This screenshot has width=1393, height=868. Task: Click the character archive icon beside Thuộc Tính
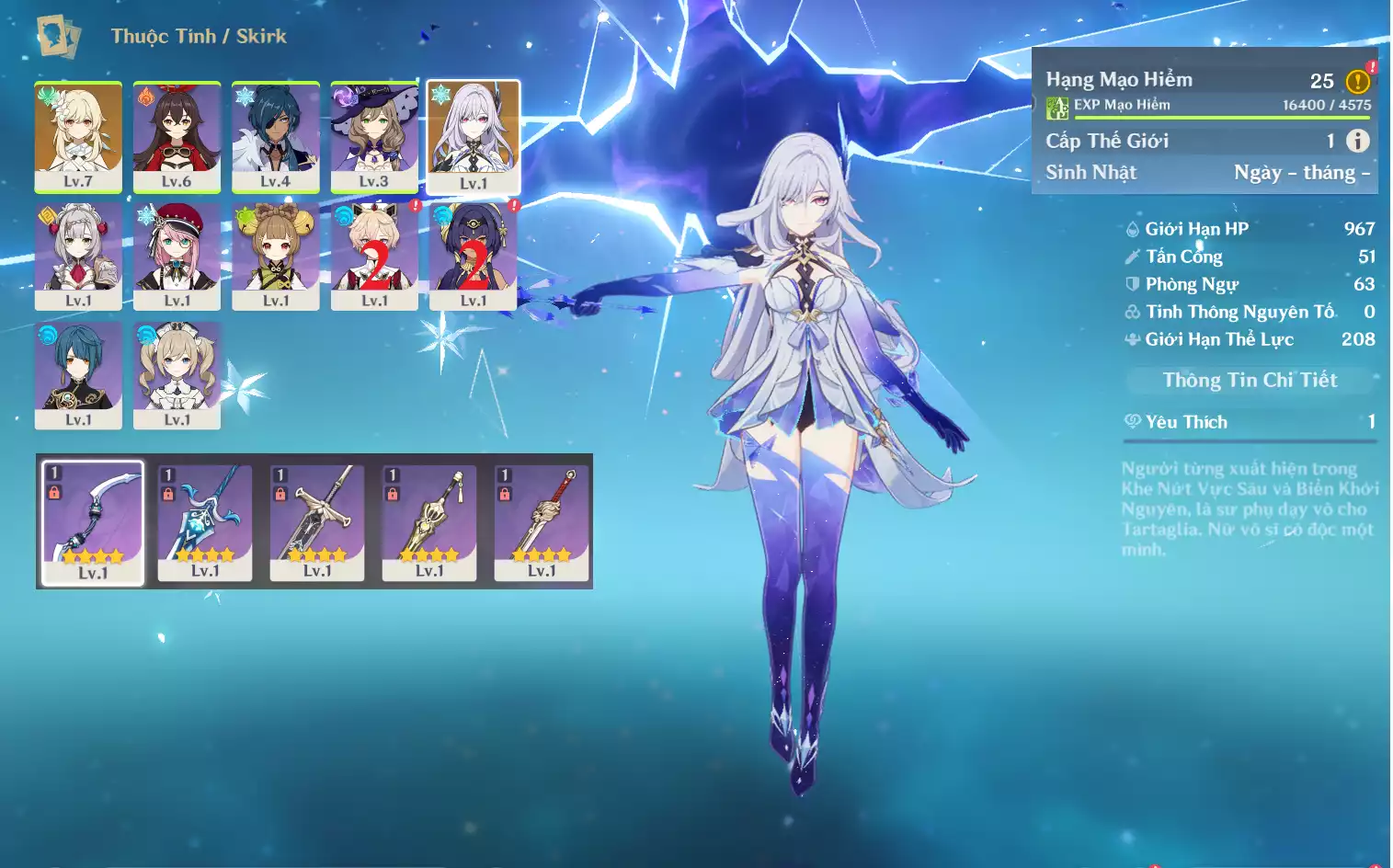pyautogui.click(x=58, y=36)
